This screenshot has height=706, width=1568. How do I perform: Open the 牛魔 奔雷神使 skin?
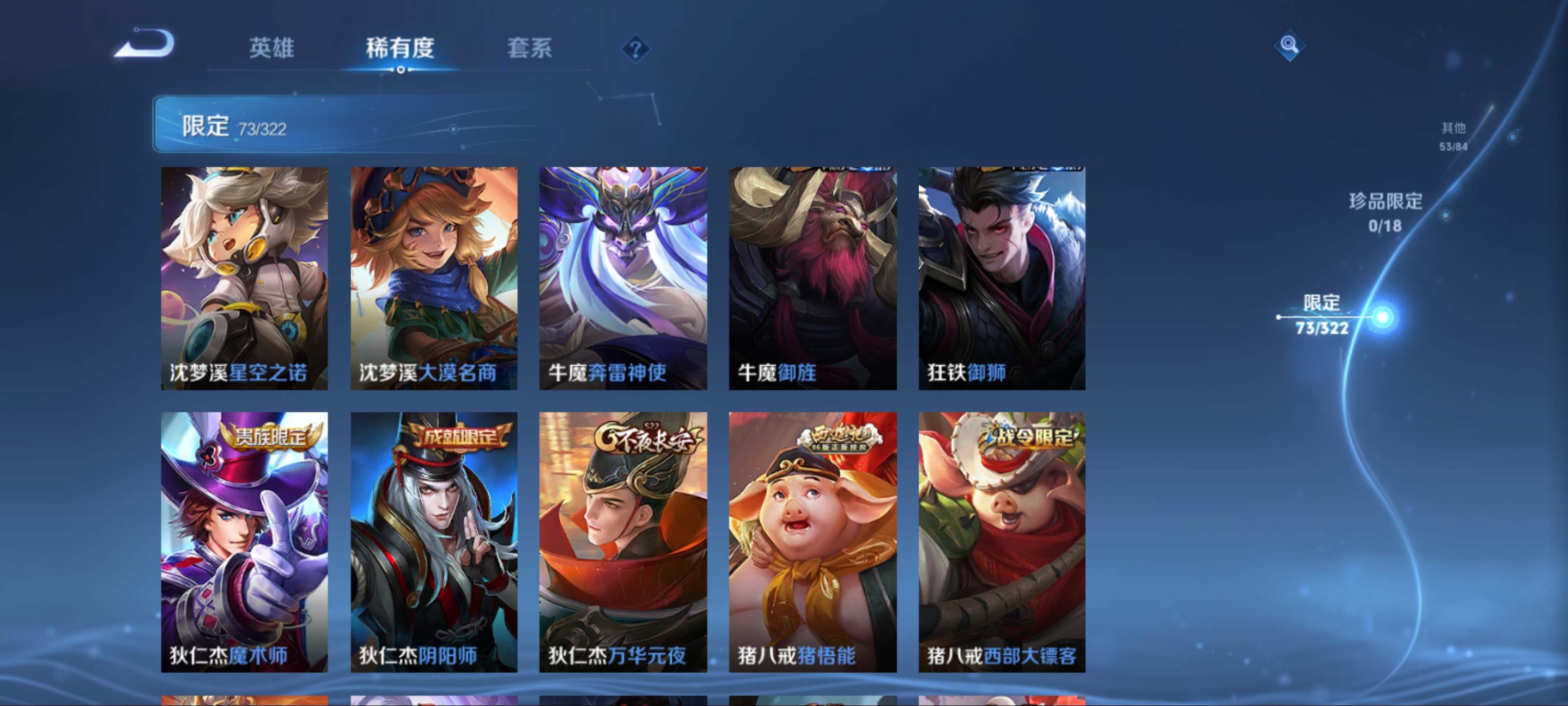[x=623, y=278]
